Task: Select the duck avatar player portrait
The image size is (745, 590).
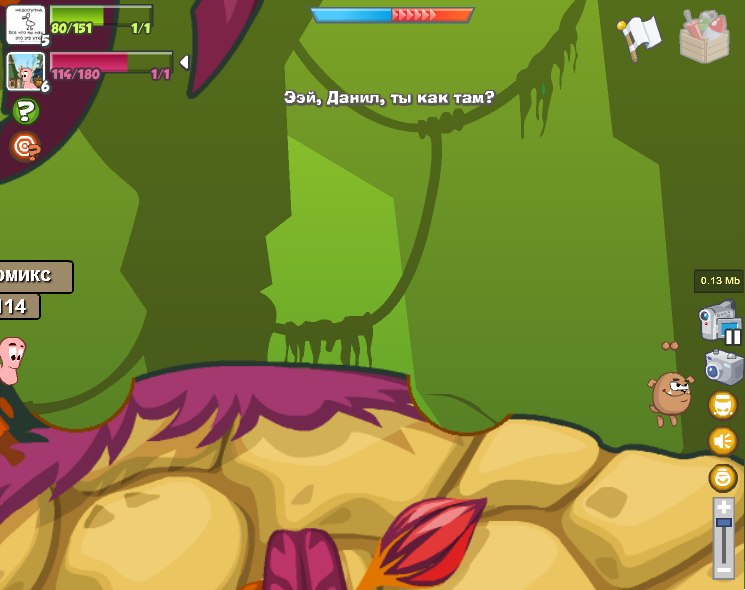Action: (25, 23)
